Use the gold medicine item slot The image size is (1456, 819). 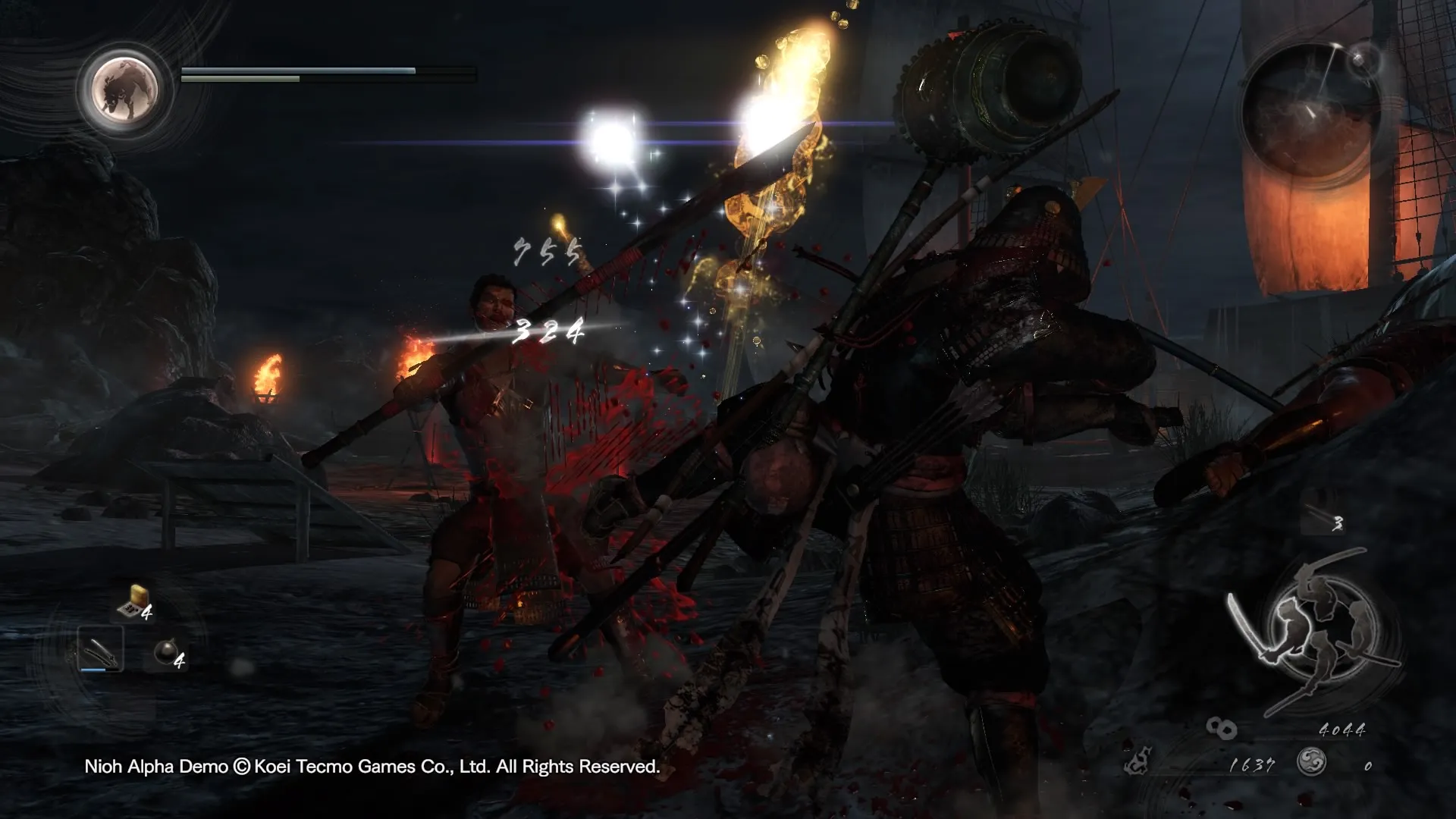tap(133, 602)
